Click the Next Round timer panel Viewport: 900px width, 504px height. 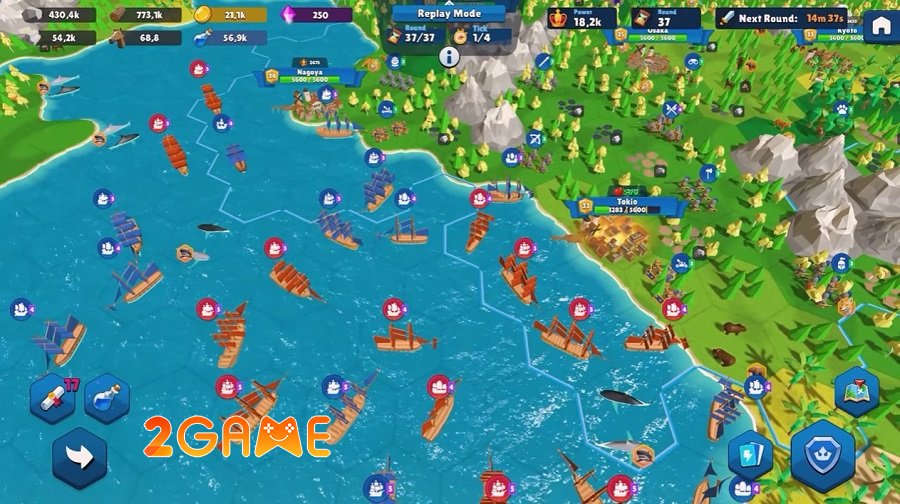pyautogui.click(x=782, y=18)
